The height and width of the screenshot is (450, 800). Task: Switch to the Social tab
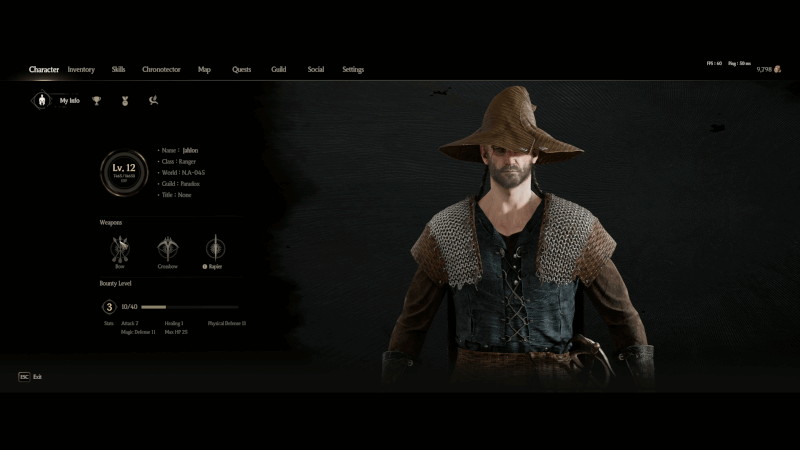tap(316, 70)
